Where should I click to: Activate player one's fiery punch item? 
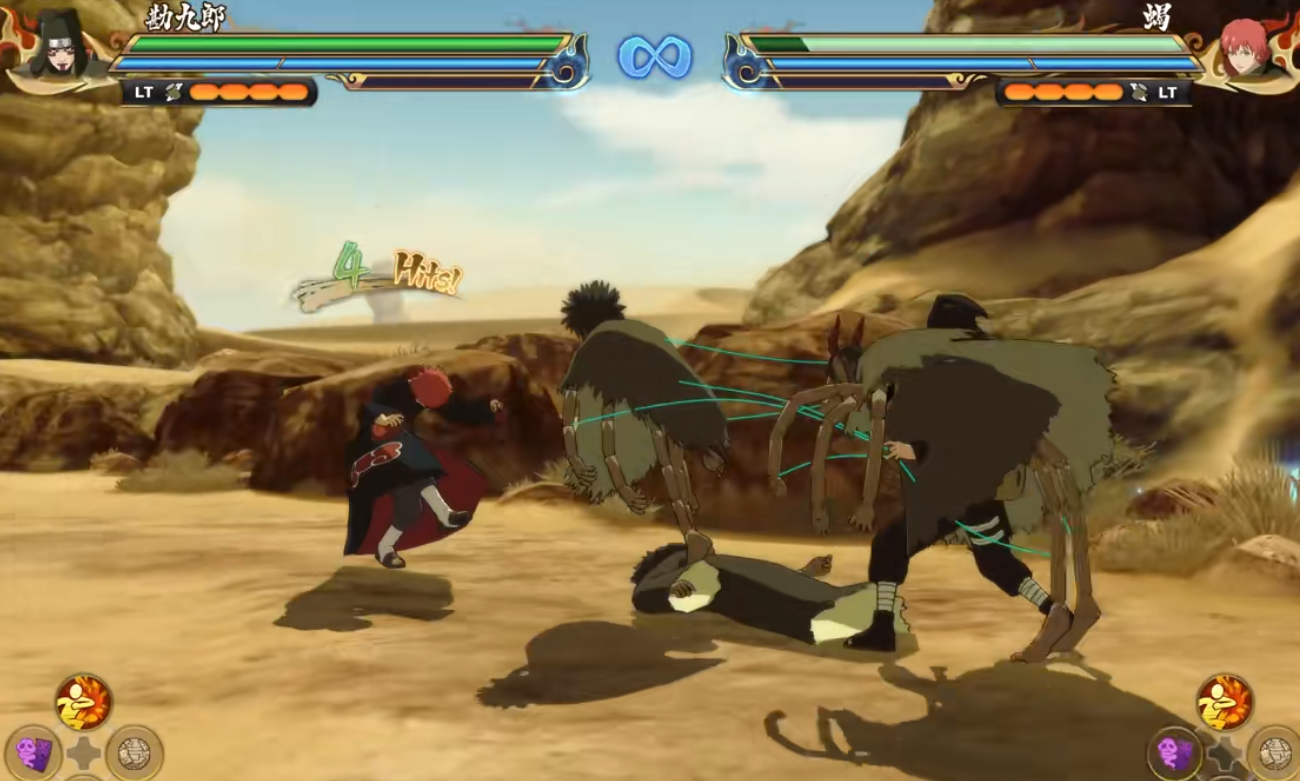[84, 701]
